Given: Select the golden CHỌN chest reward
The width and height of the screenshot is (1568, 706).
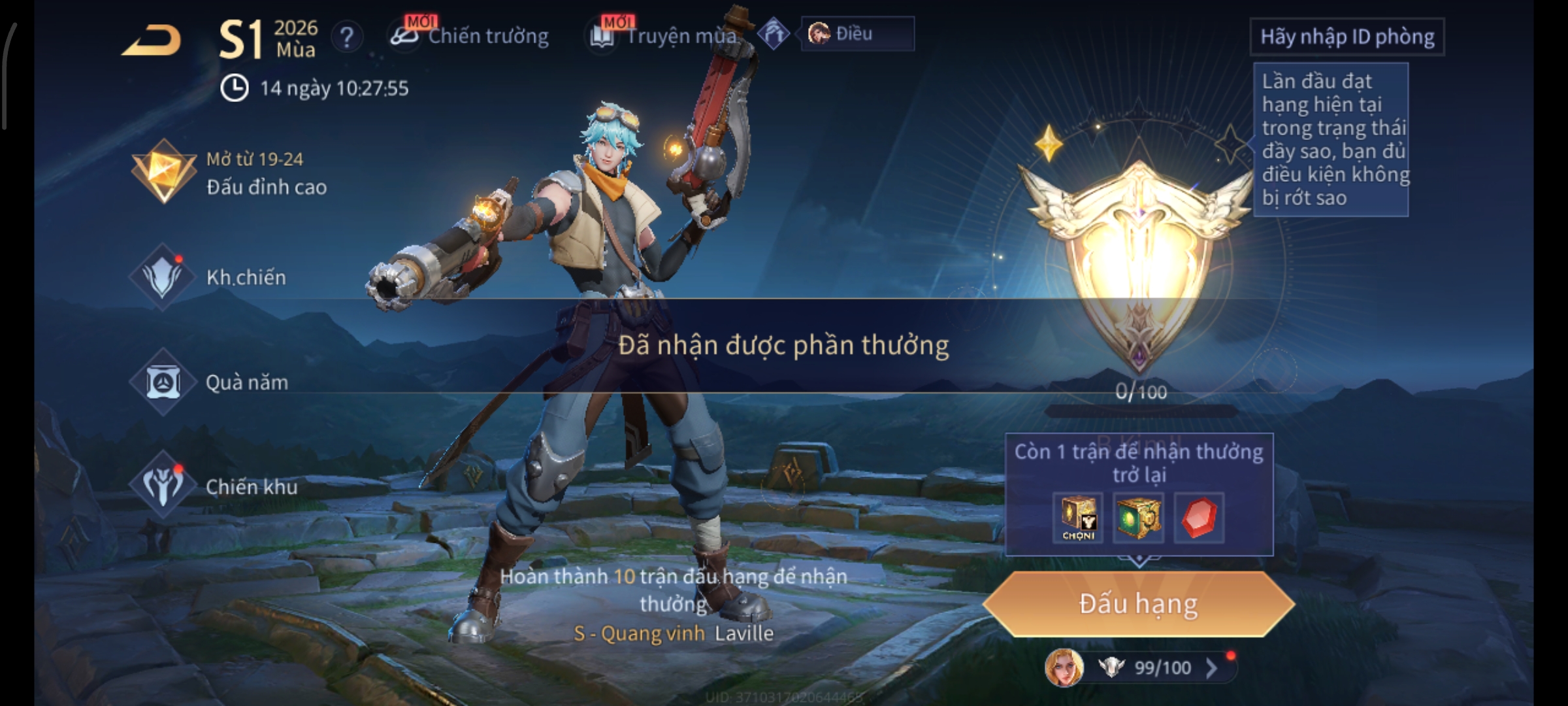Looking at the screenshot, I should pyautogui.click(x=1078, y=518).
